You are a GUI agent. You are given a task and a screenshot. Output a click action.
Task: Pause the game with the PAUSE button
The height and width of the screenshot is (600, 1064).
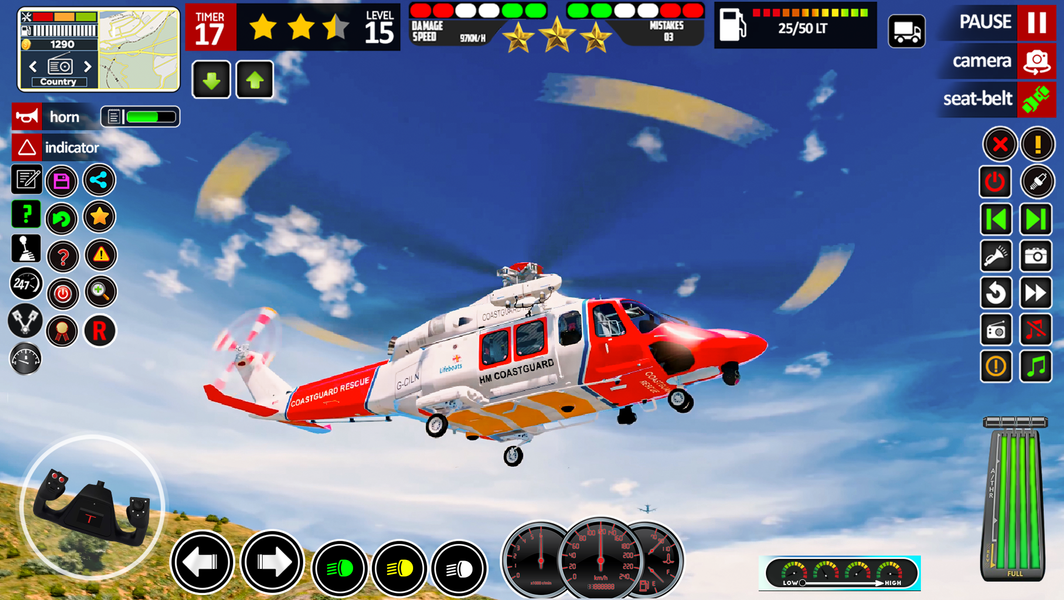tap(1036, 22)
